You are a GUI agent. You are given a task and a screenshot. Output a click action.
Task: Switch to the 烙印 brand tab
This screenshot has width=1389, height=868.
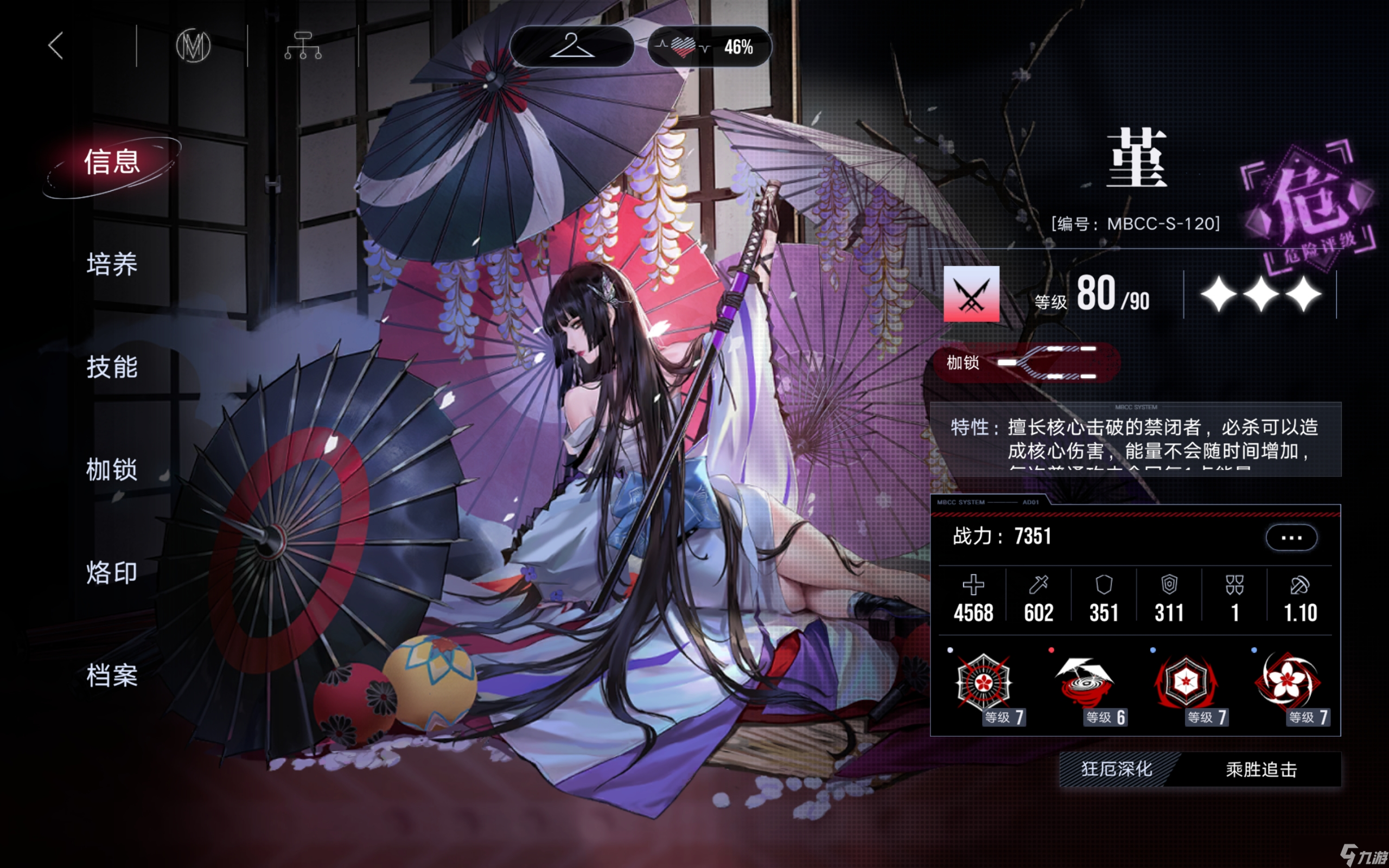tap(112, 572)
